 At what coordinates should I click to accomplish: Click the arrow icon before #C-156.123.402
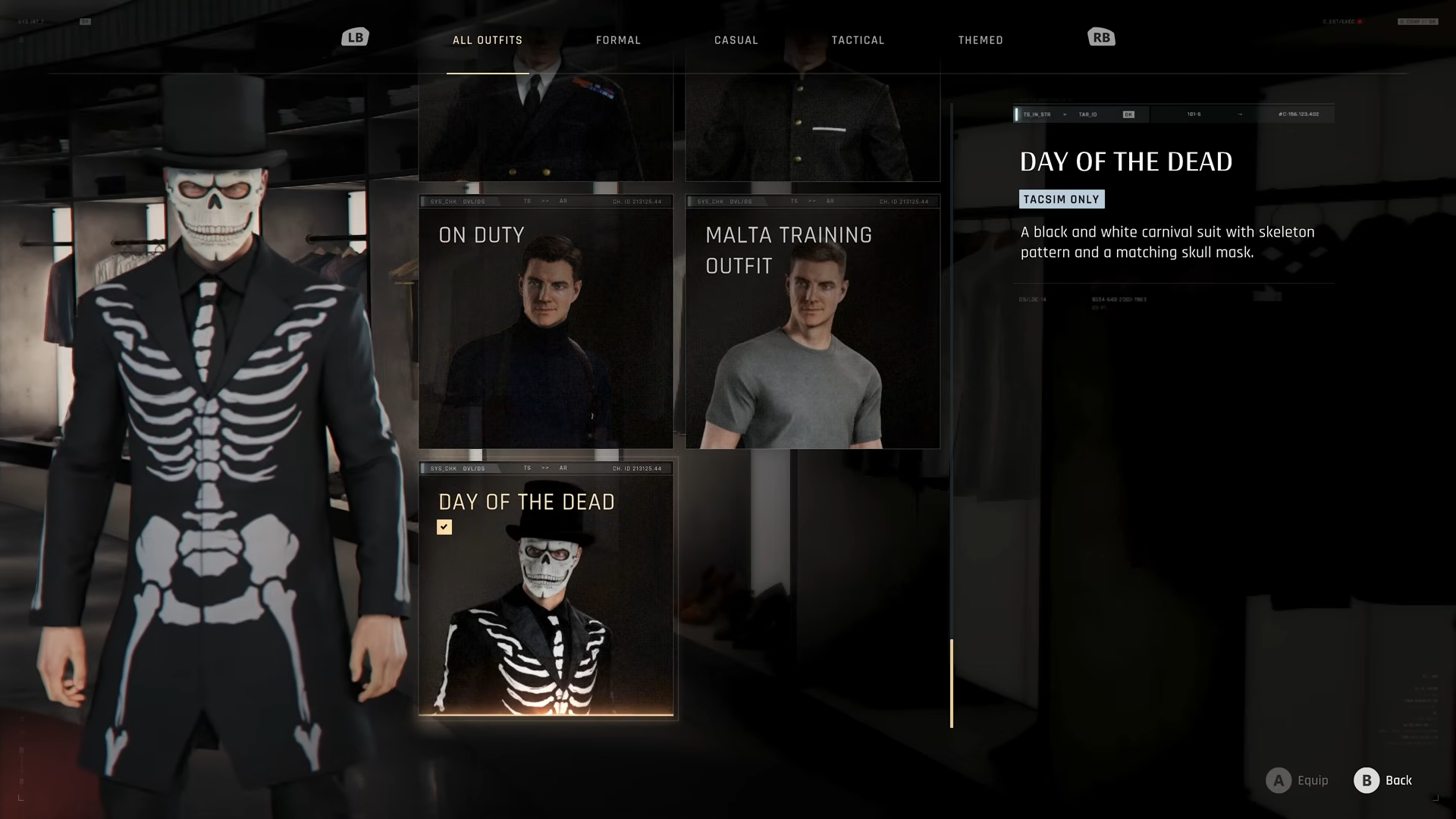point(1241,114)
